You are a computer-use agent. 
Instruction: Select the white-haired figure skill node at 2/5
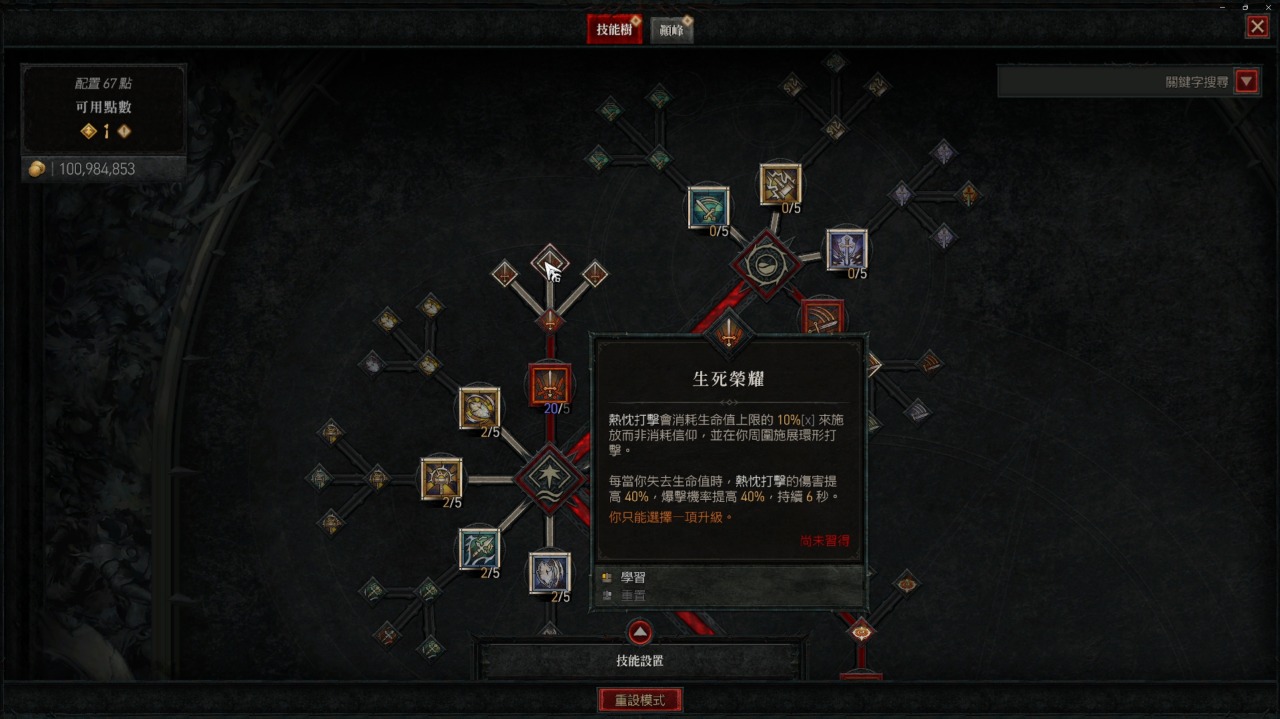(x=549, y=572)
